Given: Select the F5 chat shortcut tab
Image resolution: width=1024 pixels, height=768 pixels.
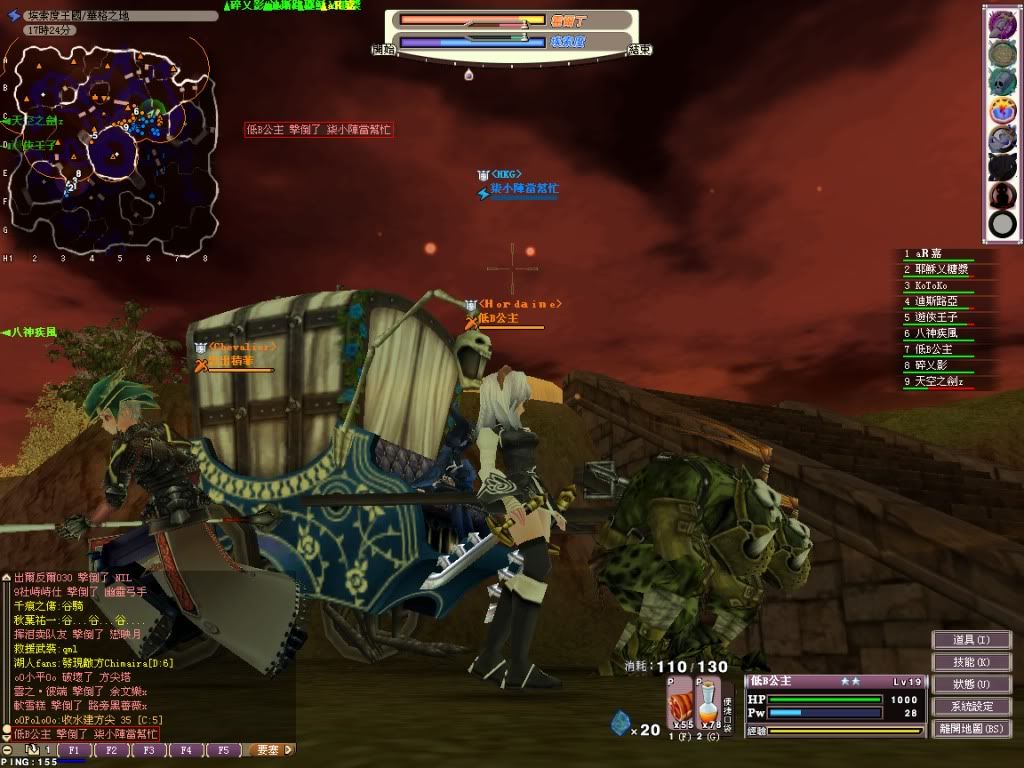Looking at the screenshot, I should coord(224,749).
